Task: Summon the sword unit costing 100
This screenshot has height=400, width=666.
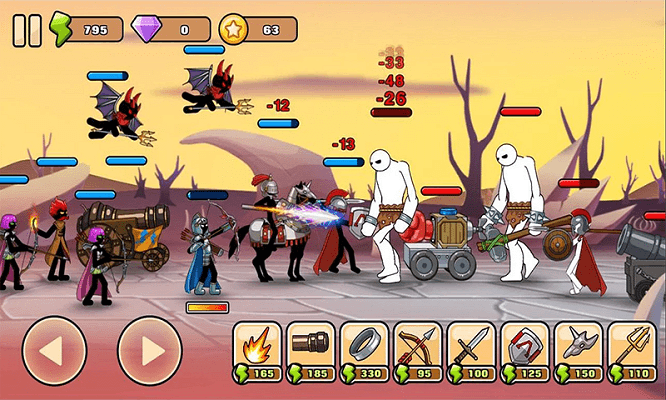Action: [x=471, y=350]
